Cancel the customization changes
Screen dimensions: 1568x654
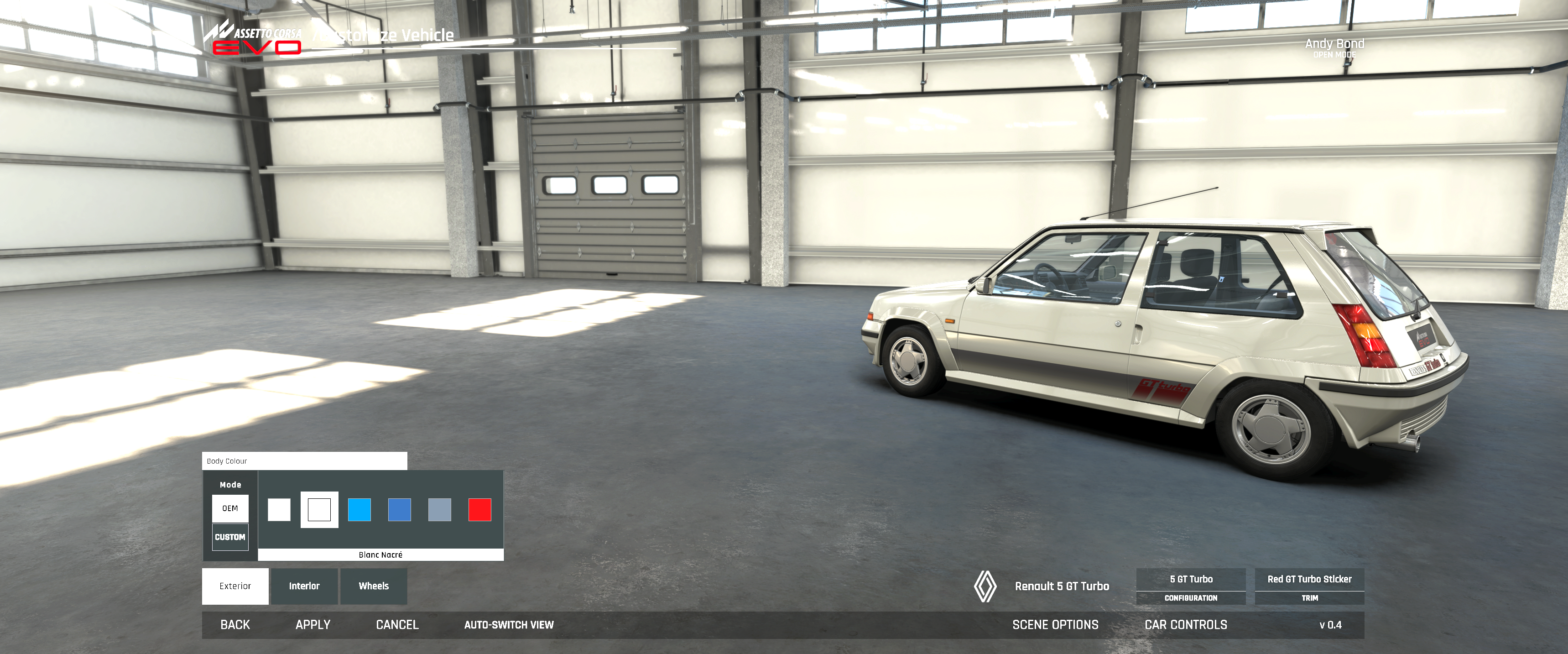397,625
